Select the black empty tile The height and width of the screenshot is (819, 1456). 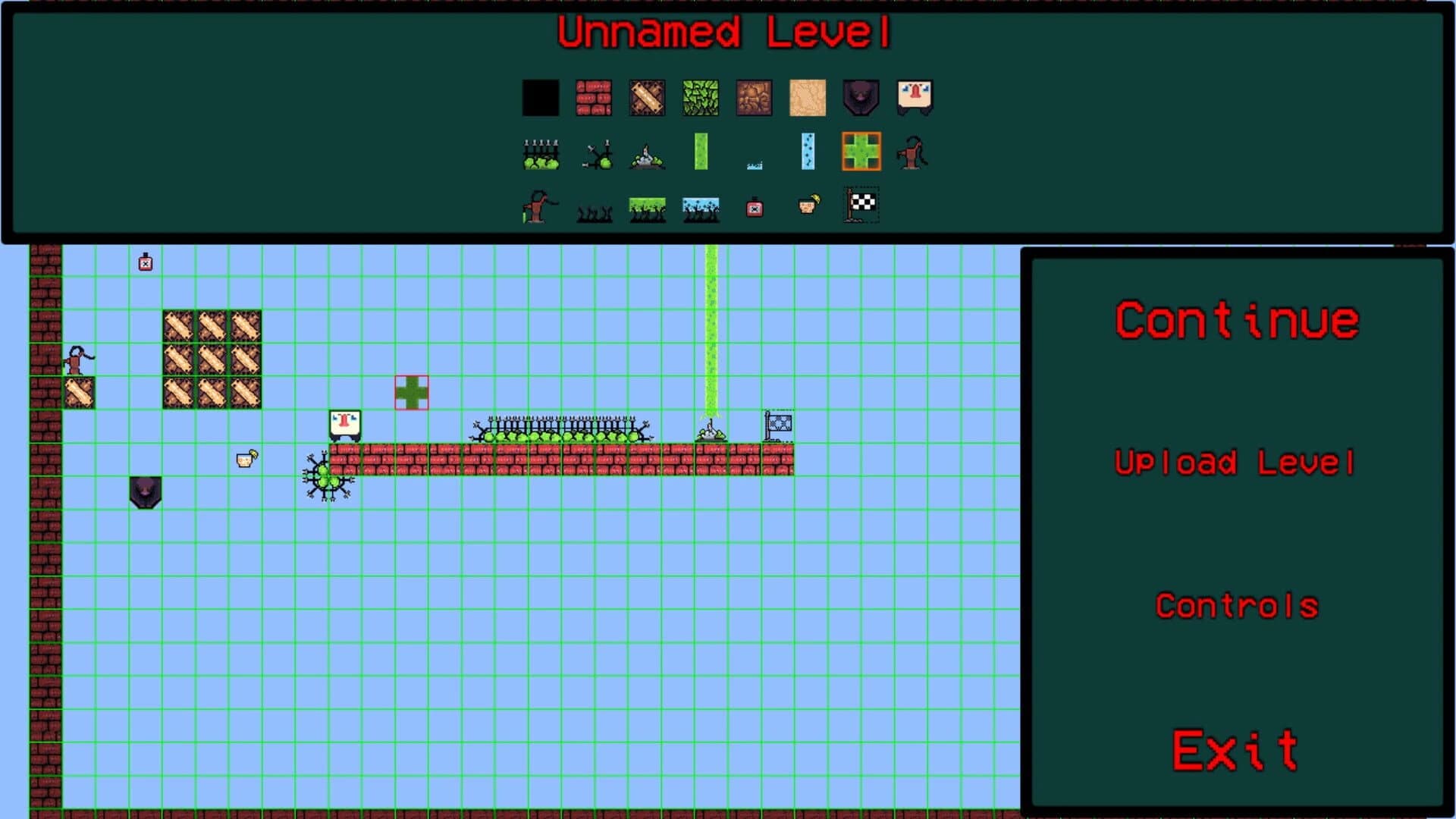coord(540,98)
